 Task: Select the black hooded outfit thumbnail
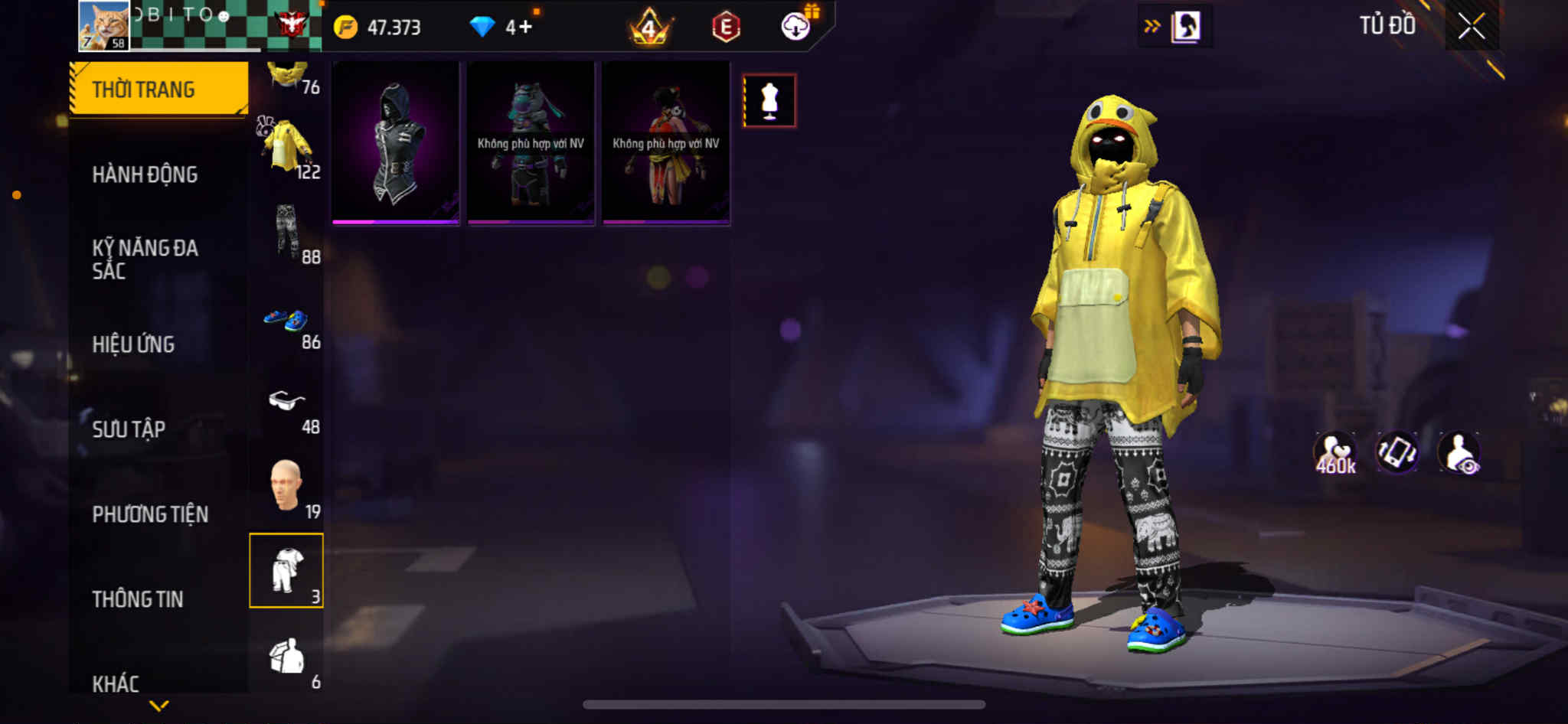[396, 143]
